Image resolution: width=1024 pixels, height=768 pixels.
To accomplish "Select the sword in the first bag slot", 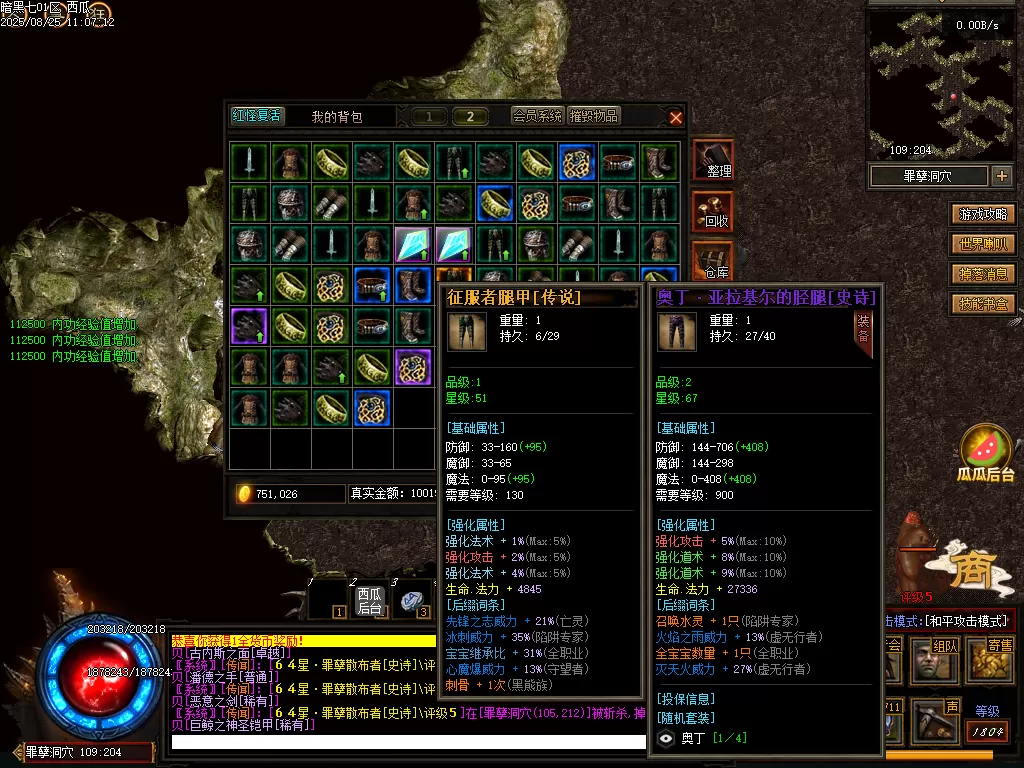I will 249,161.
